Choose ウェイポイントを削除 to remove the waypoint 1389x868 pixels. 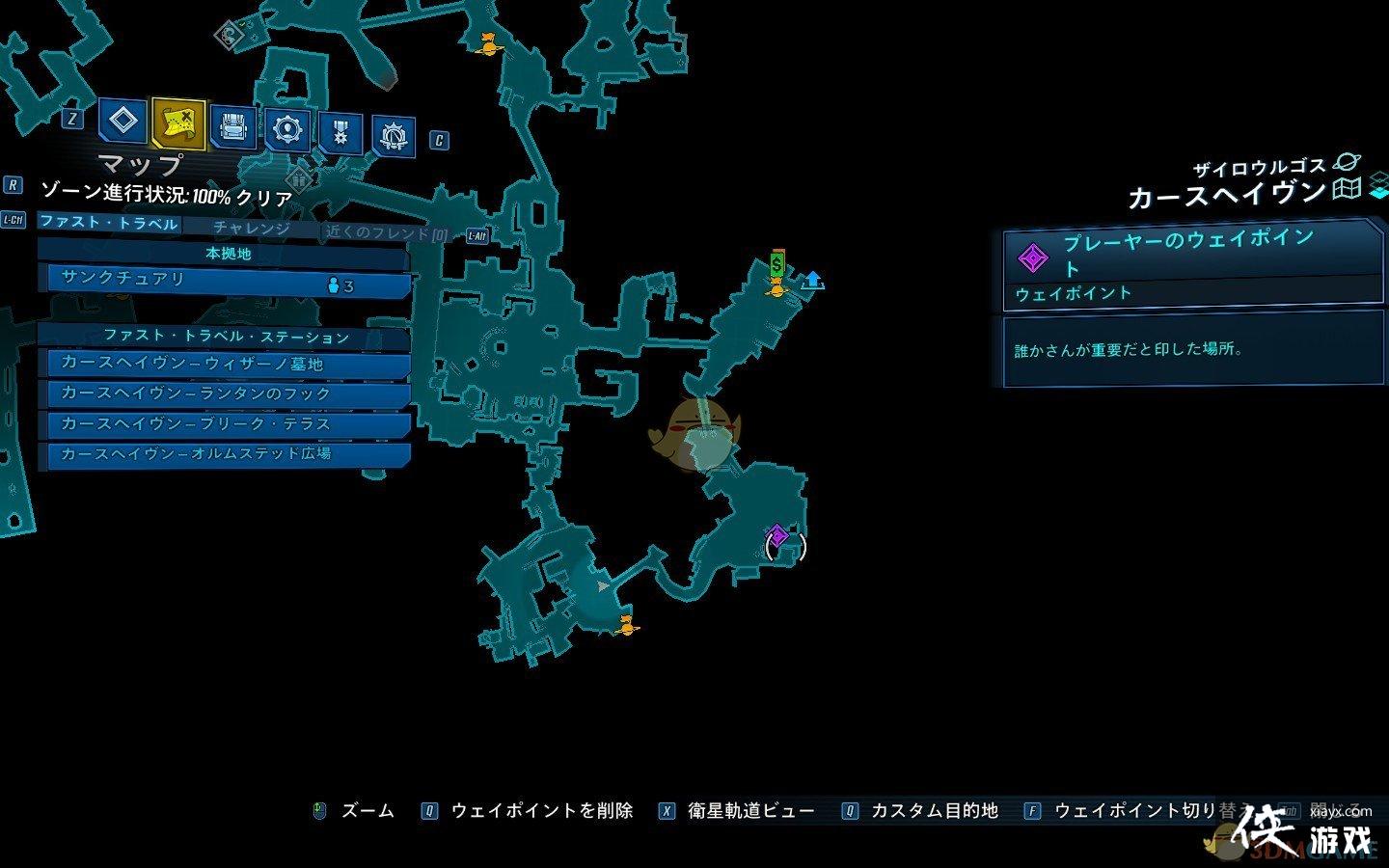[541, 811]
